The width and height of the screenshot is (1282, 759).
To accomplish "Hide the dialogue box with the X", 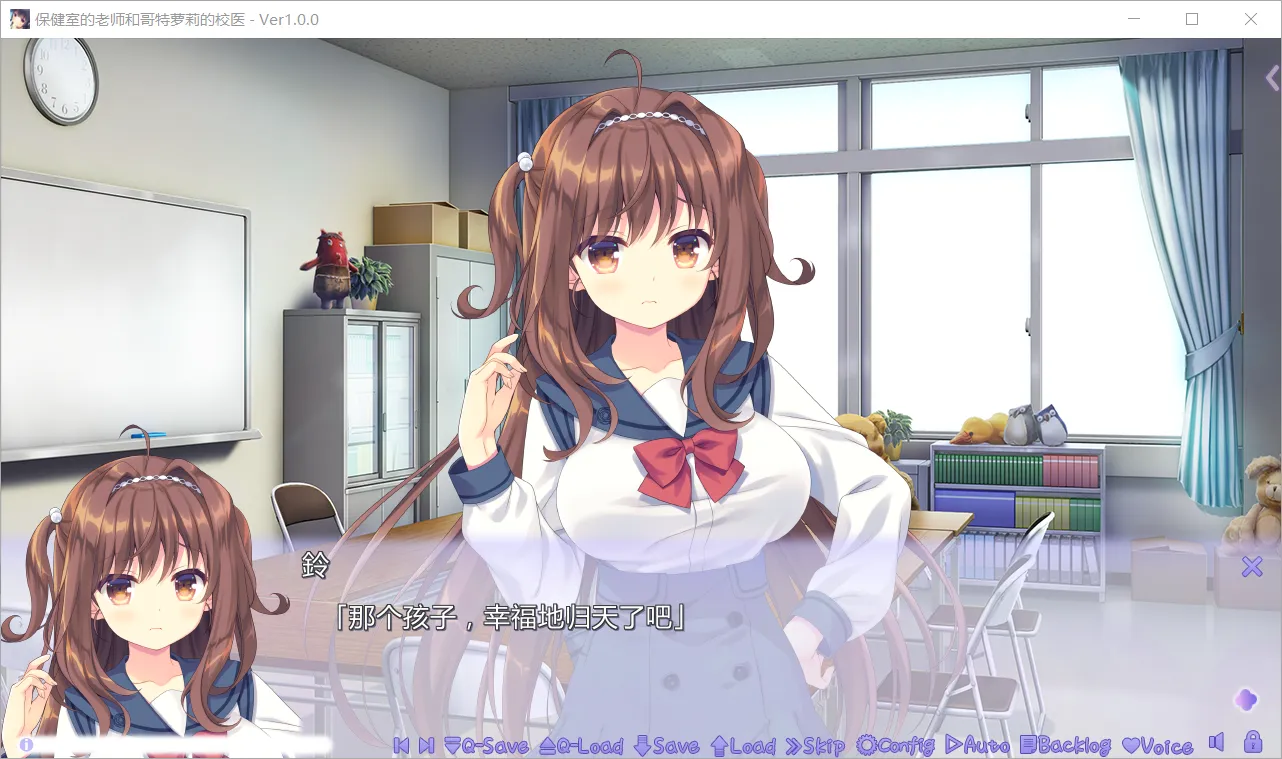I will pos(1251,567).
